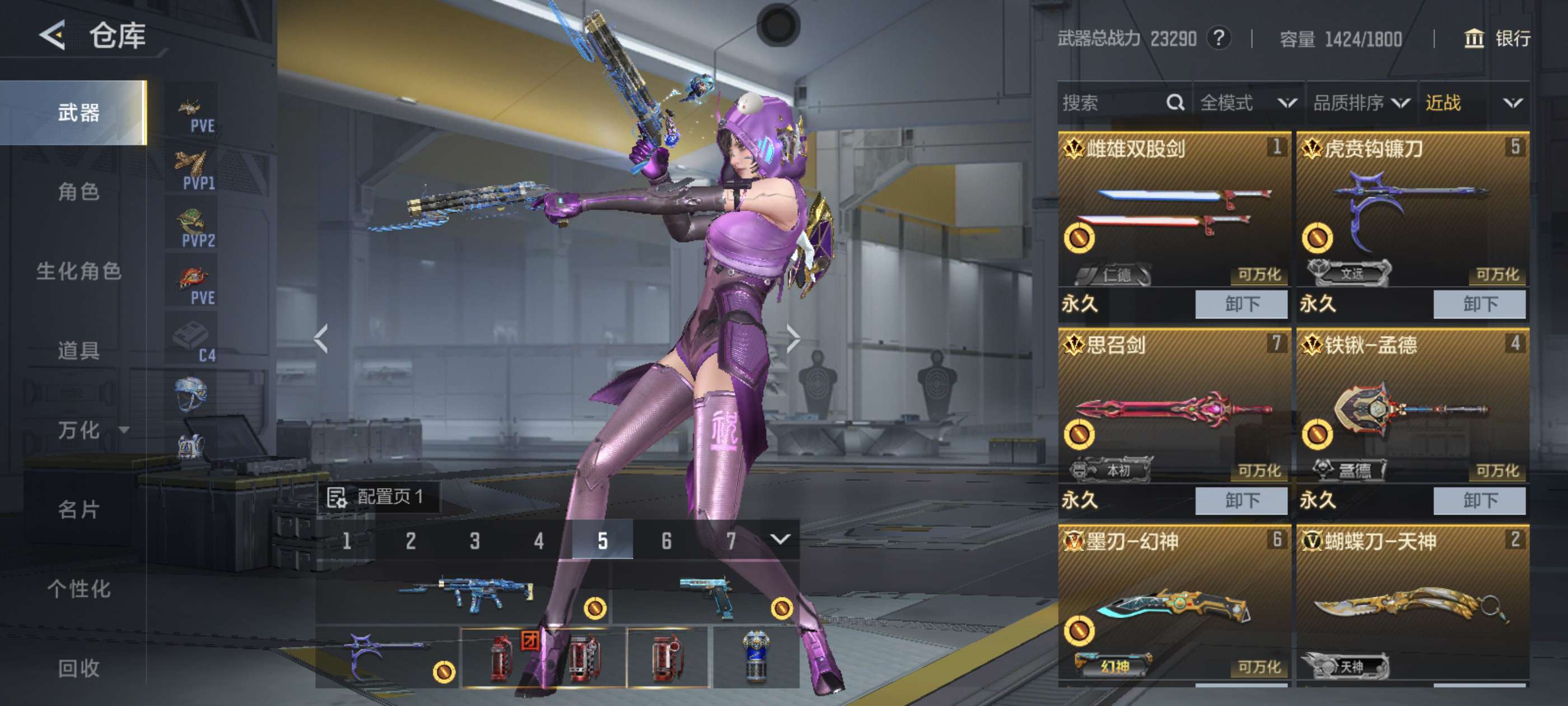
Task: Unequip the 虎贲钩镰刀 with 卸下
Action: click(x=1479, y=304)
